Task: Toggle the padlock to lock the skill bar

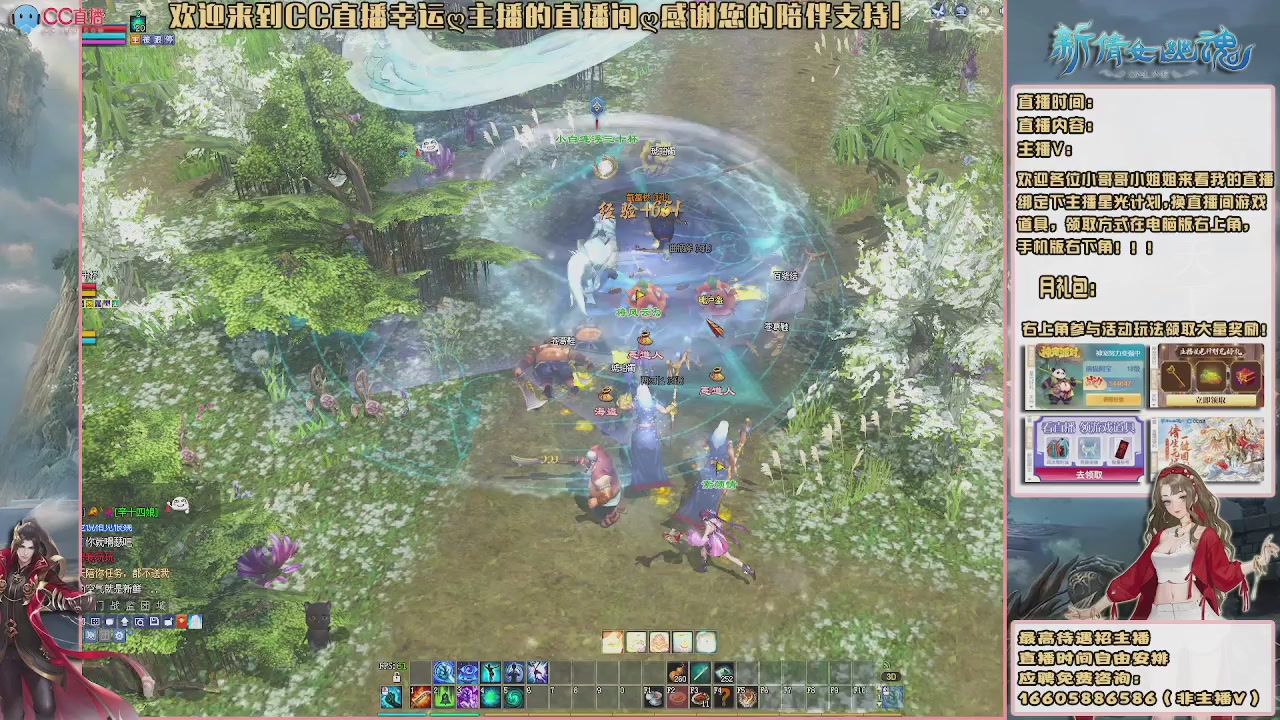Action: tap(396, 678)
